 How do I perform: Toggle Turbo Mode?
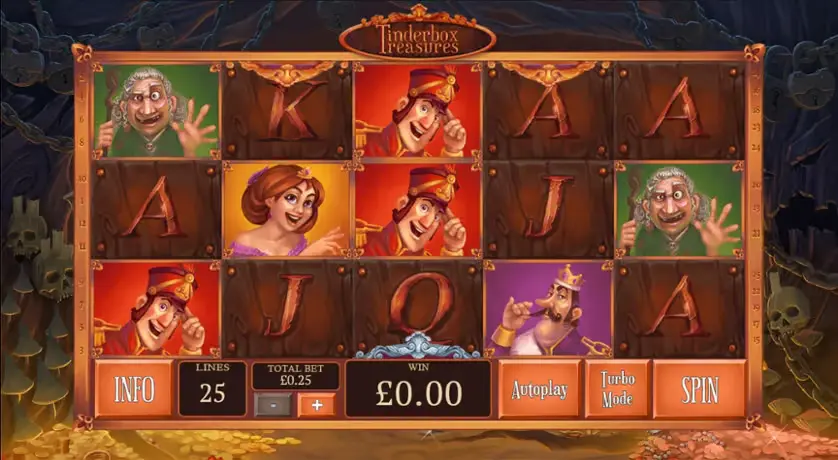coord(617,389)
